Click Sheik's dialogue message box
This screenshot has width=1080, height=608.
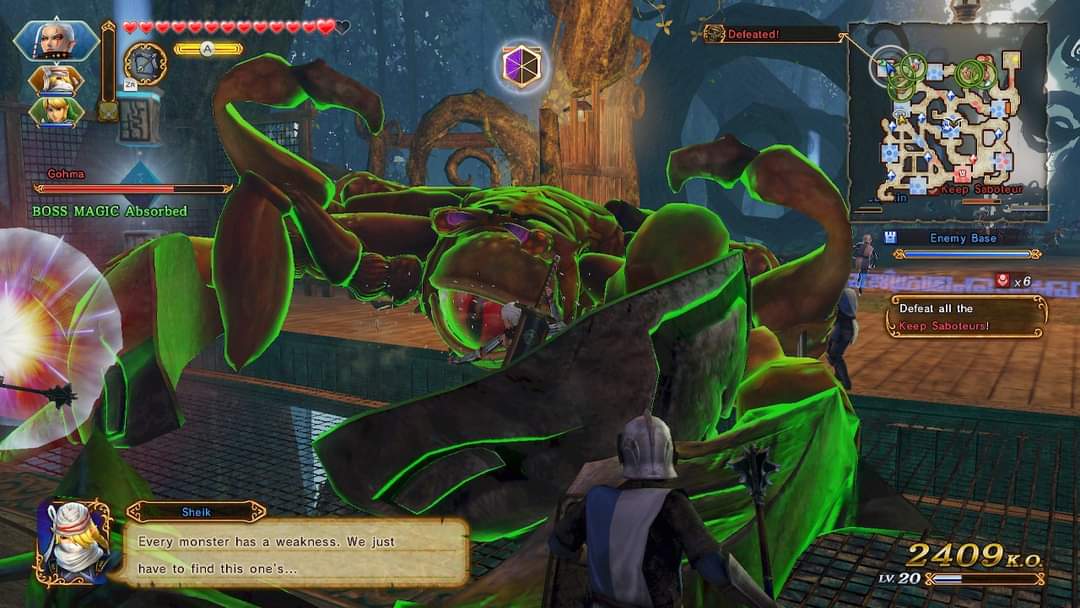pos(296,551)
